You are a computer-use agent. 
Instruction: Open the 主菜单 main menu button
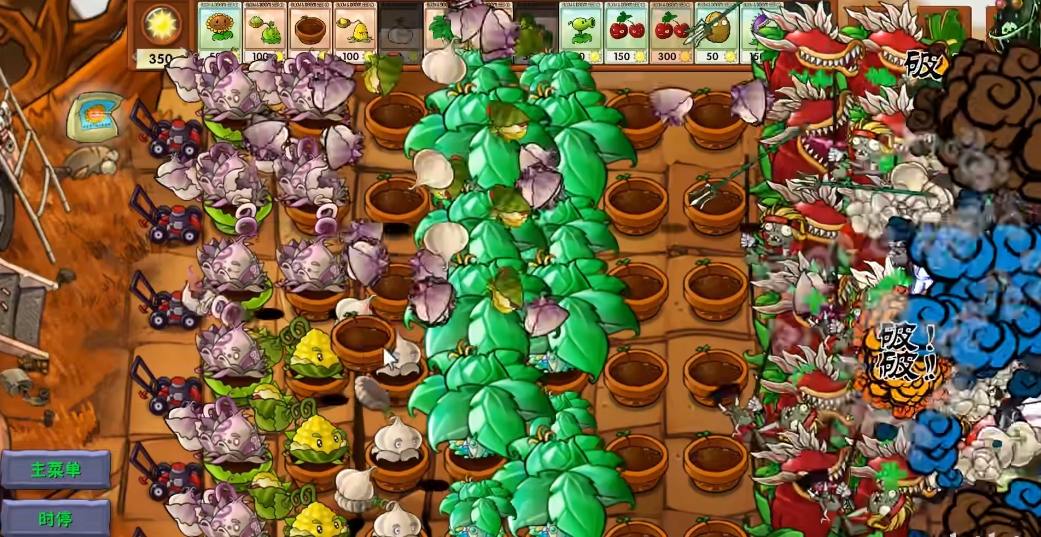coord(56,469)
